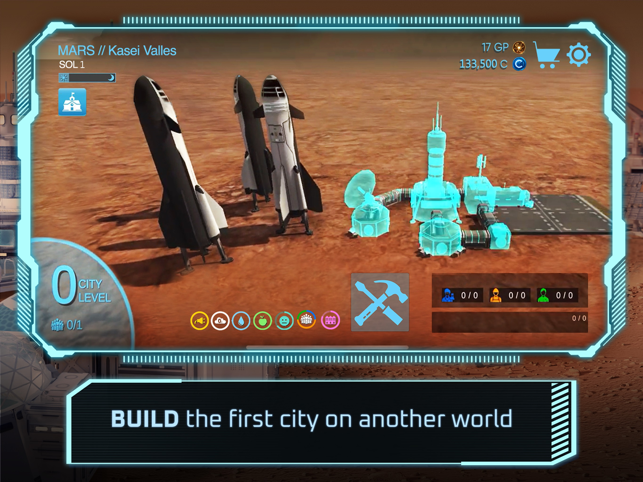The height and width of the screenshot is (482, 643).
Task: Select the orange cloud oxygen resource icon
Action: 220,320
